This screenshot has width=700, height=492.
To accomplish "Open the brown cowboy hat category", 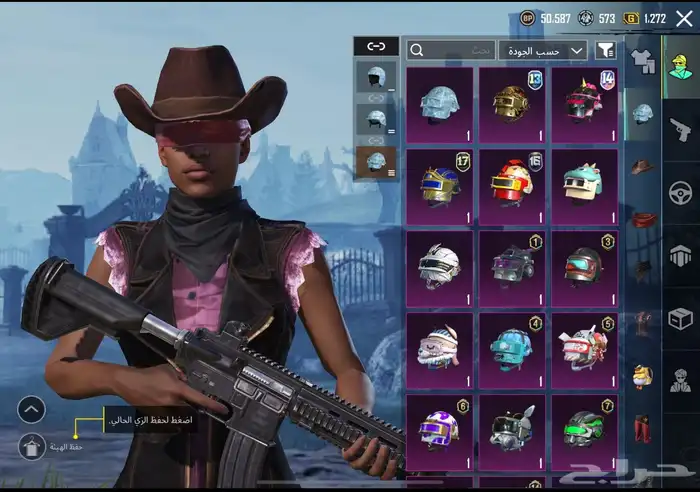I will pos(643,167).
